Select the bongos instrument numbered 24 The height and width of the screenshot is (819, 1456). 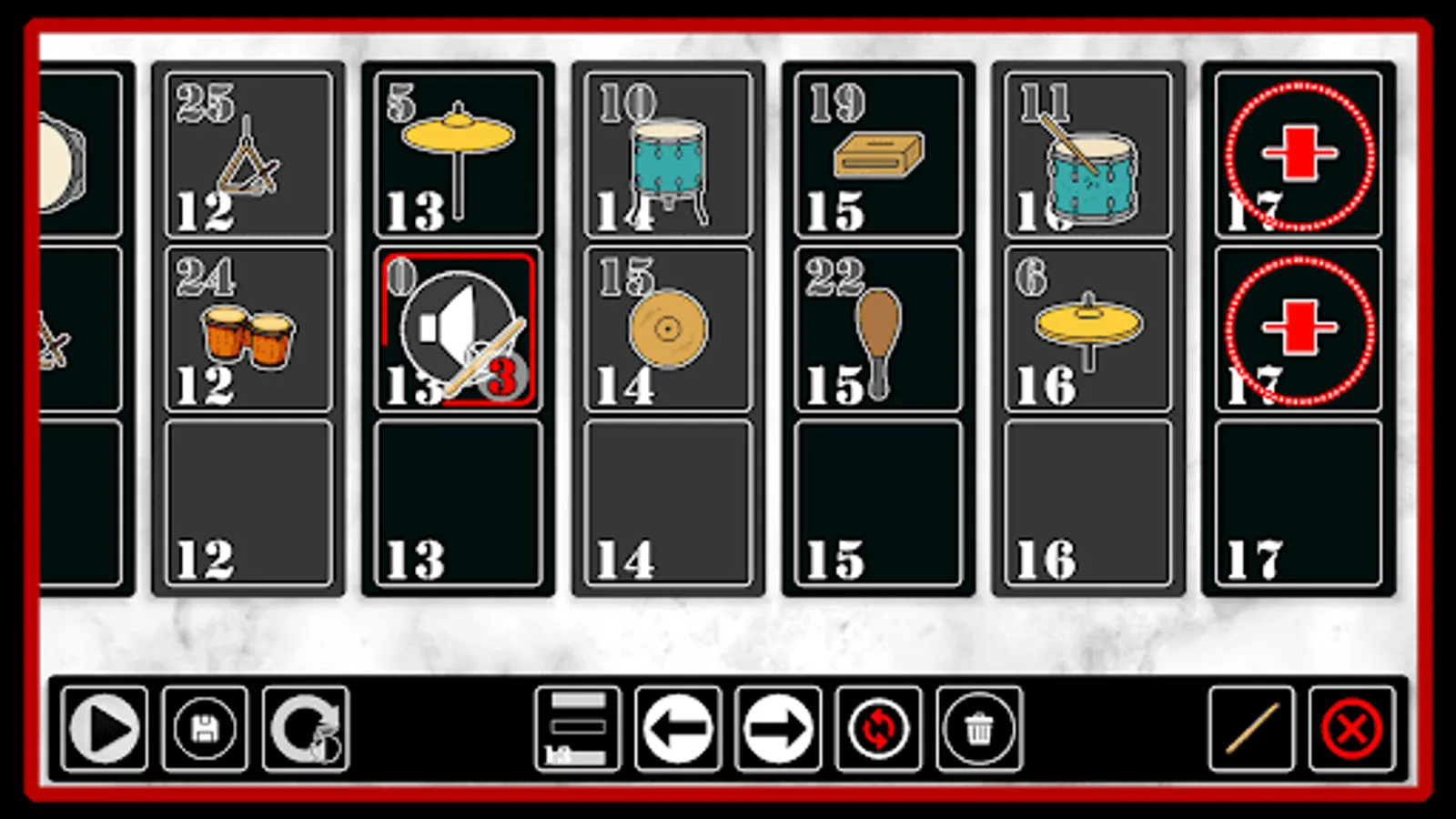pyautogui.click(x=248, y=332)
